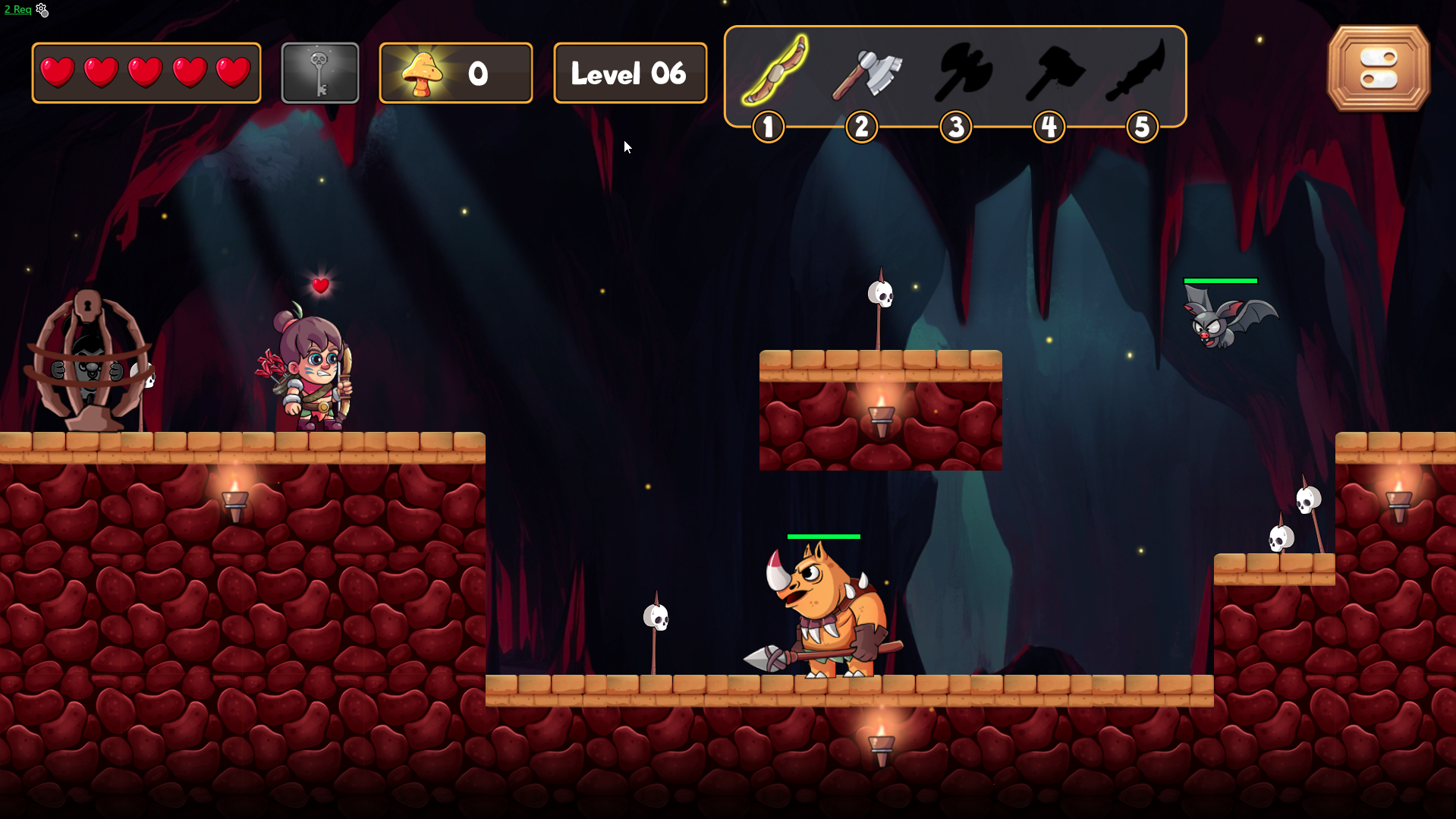
Task: Pick the locked hammer in slot 4
Action: (1054, 73)
